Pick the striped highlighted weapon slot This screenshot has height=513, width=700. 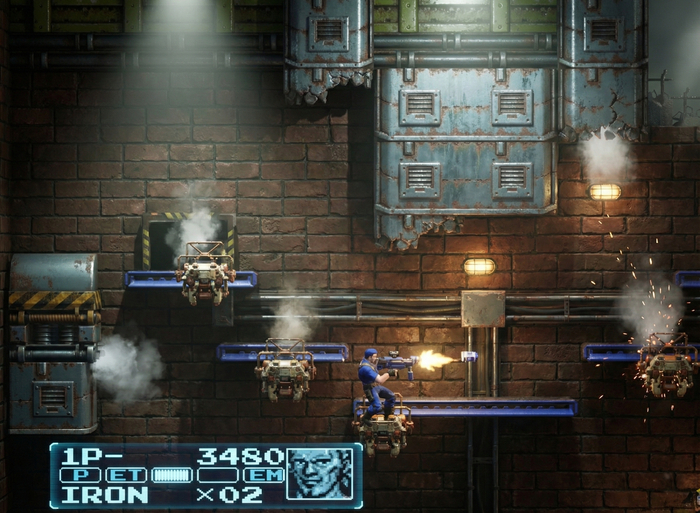click(x=171, y=475)
